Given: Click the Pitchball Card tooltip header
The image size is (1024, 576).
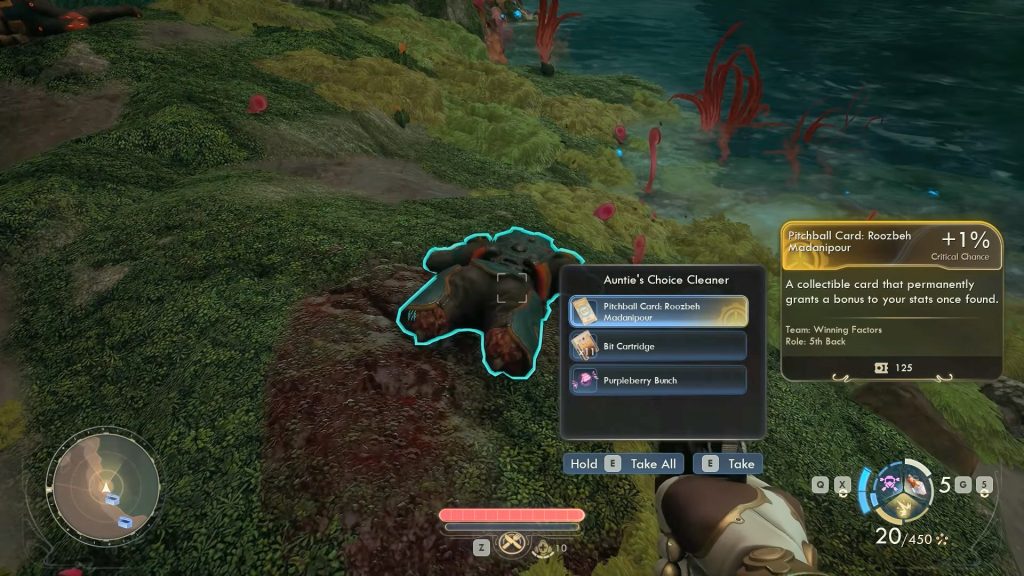Looking at the screenshot, I should click(891, 245).
